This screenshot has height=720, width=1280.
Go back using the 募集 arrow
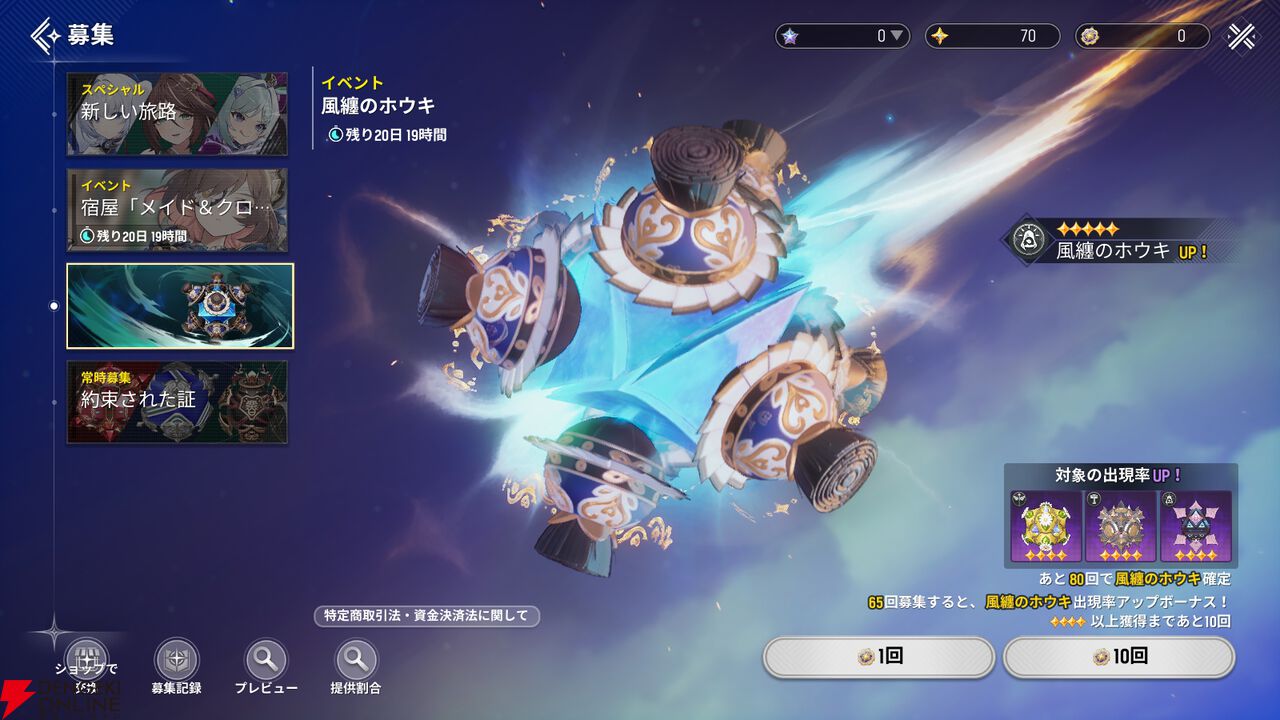coord(46,36)
